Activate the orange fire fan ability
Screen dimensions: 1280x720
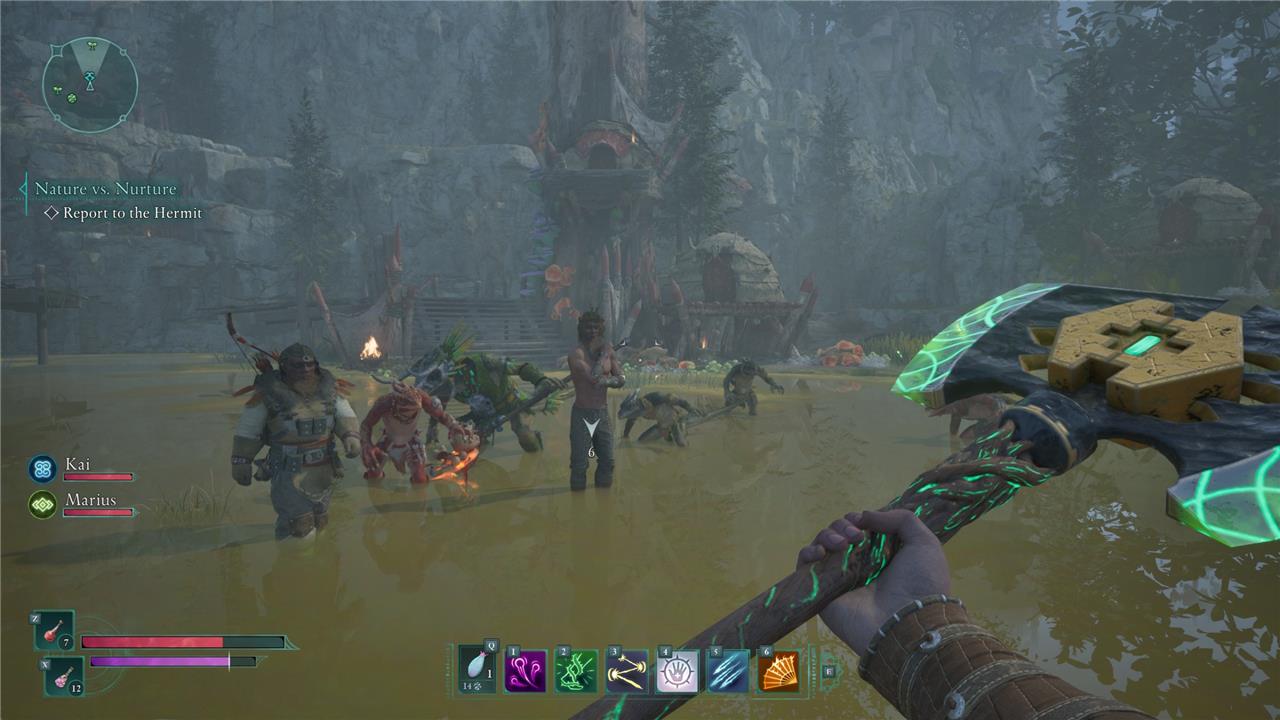click(778, 671)
